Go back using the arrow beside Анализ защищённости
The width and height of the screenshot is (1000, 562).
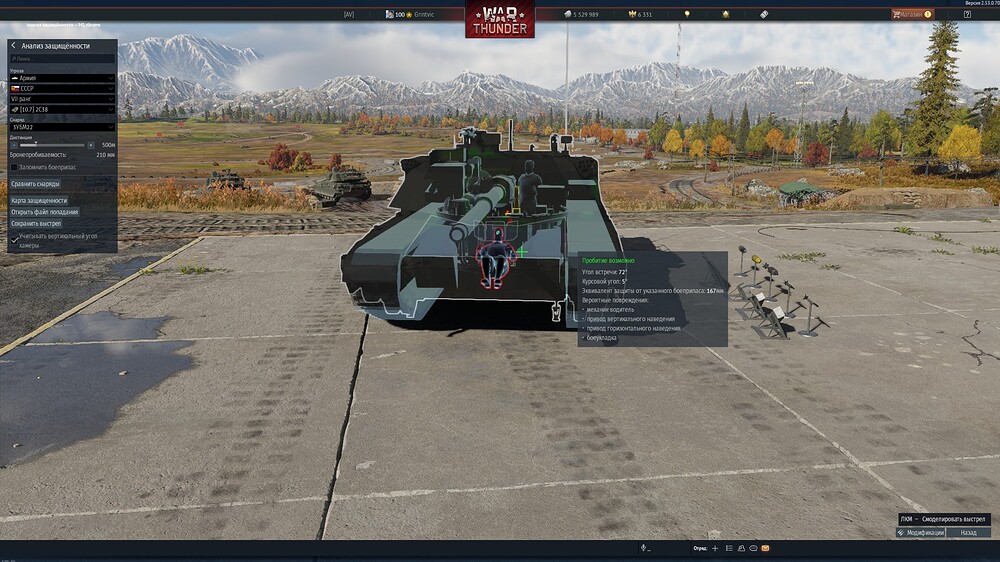pos(13,46)
